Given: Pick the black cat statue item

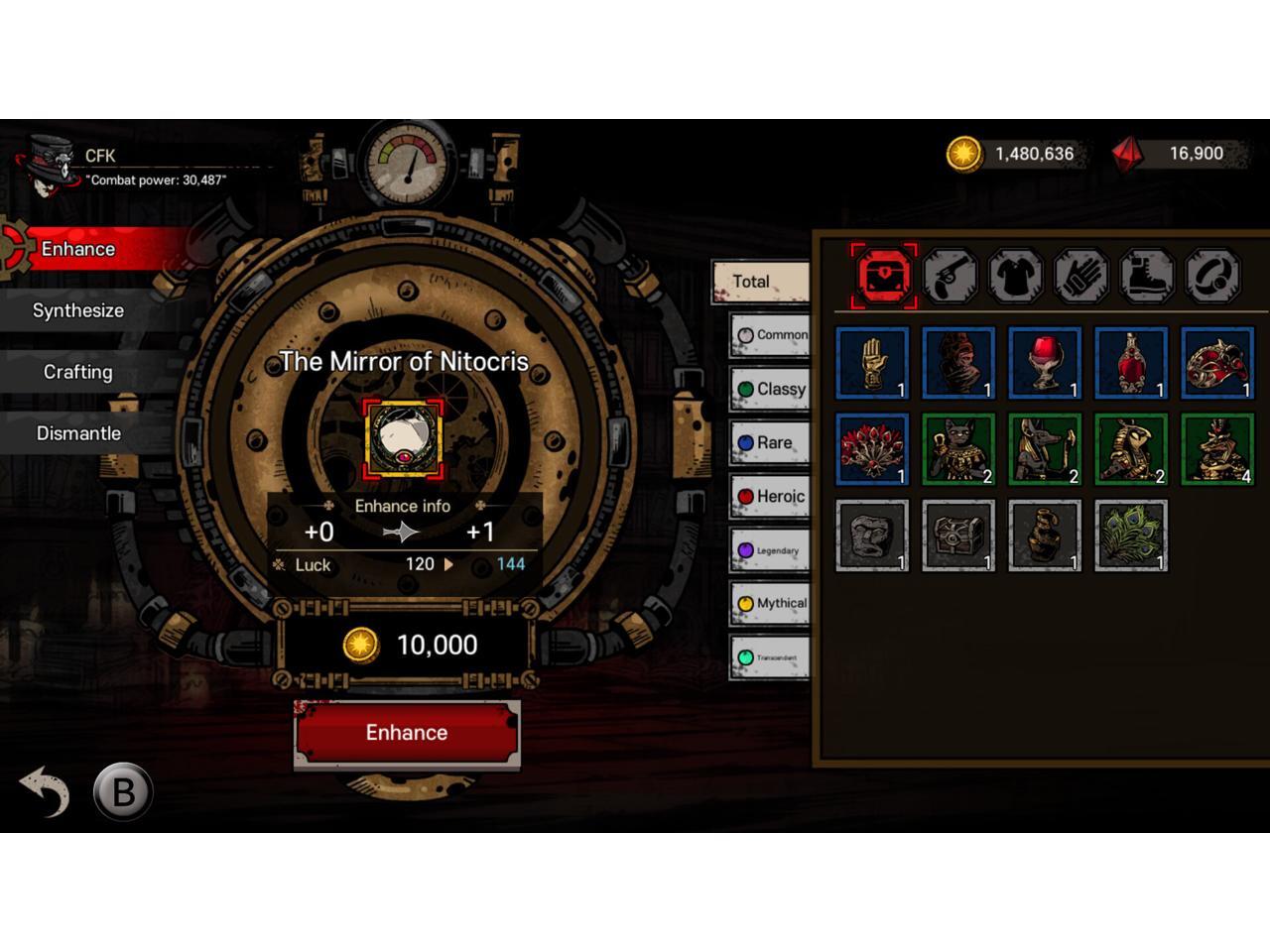Looking at the screenshot, I should point(957,449).
